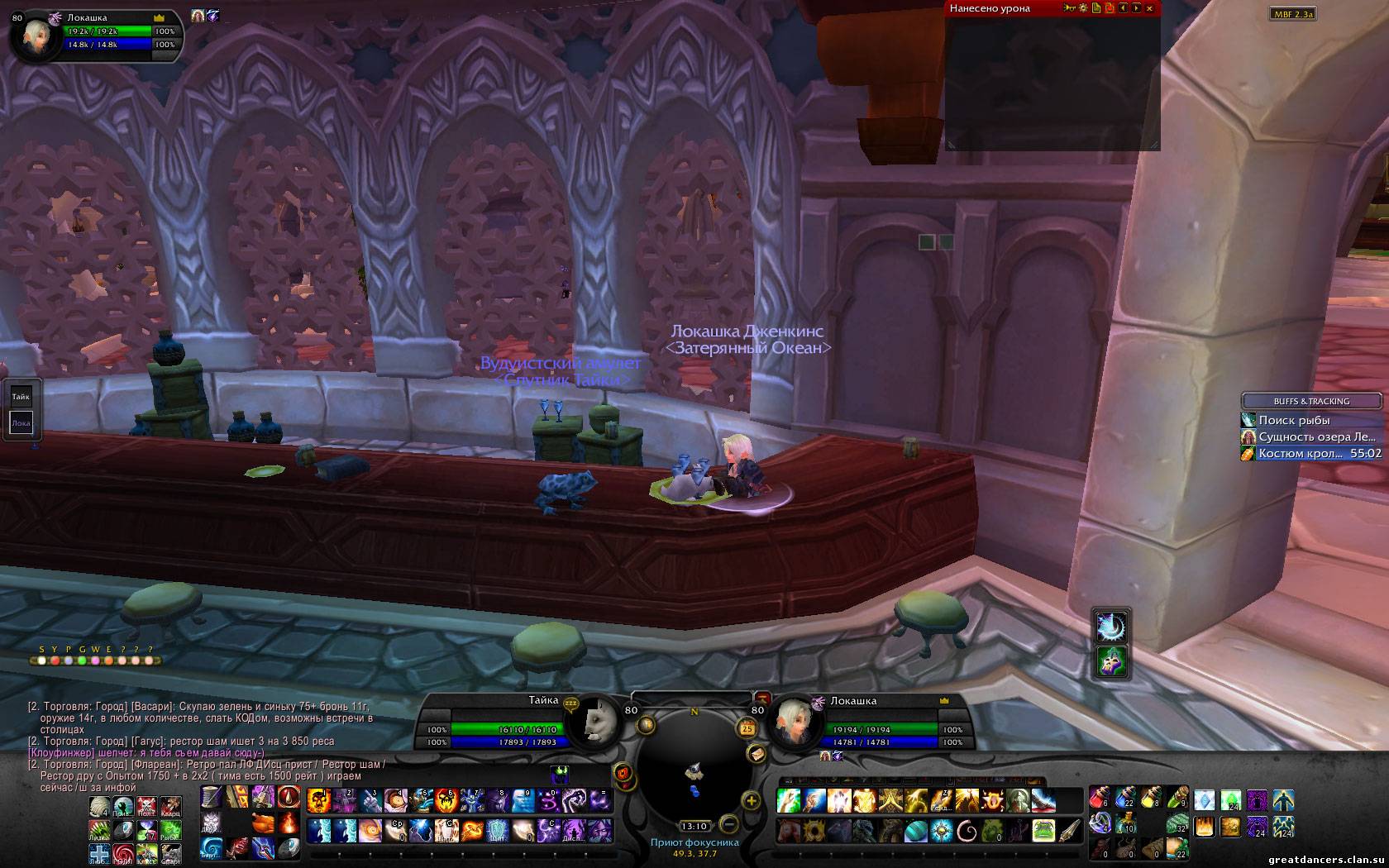Use the red potion with count 6

click(1100, 799)
